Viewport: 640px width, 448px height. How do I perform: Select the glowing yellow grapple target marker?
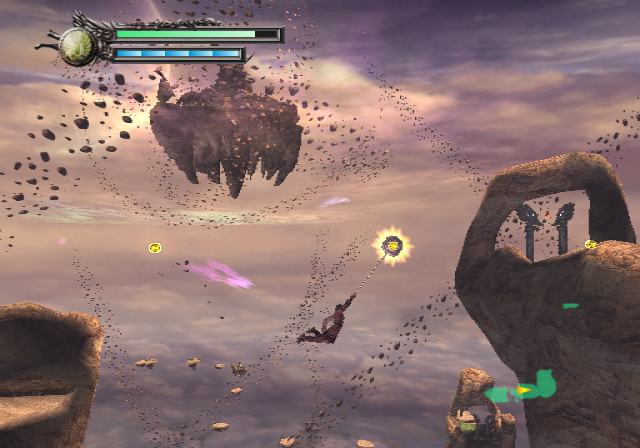pos(393,245)
